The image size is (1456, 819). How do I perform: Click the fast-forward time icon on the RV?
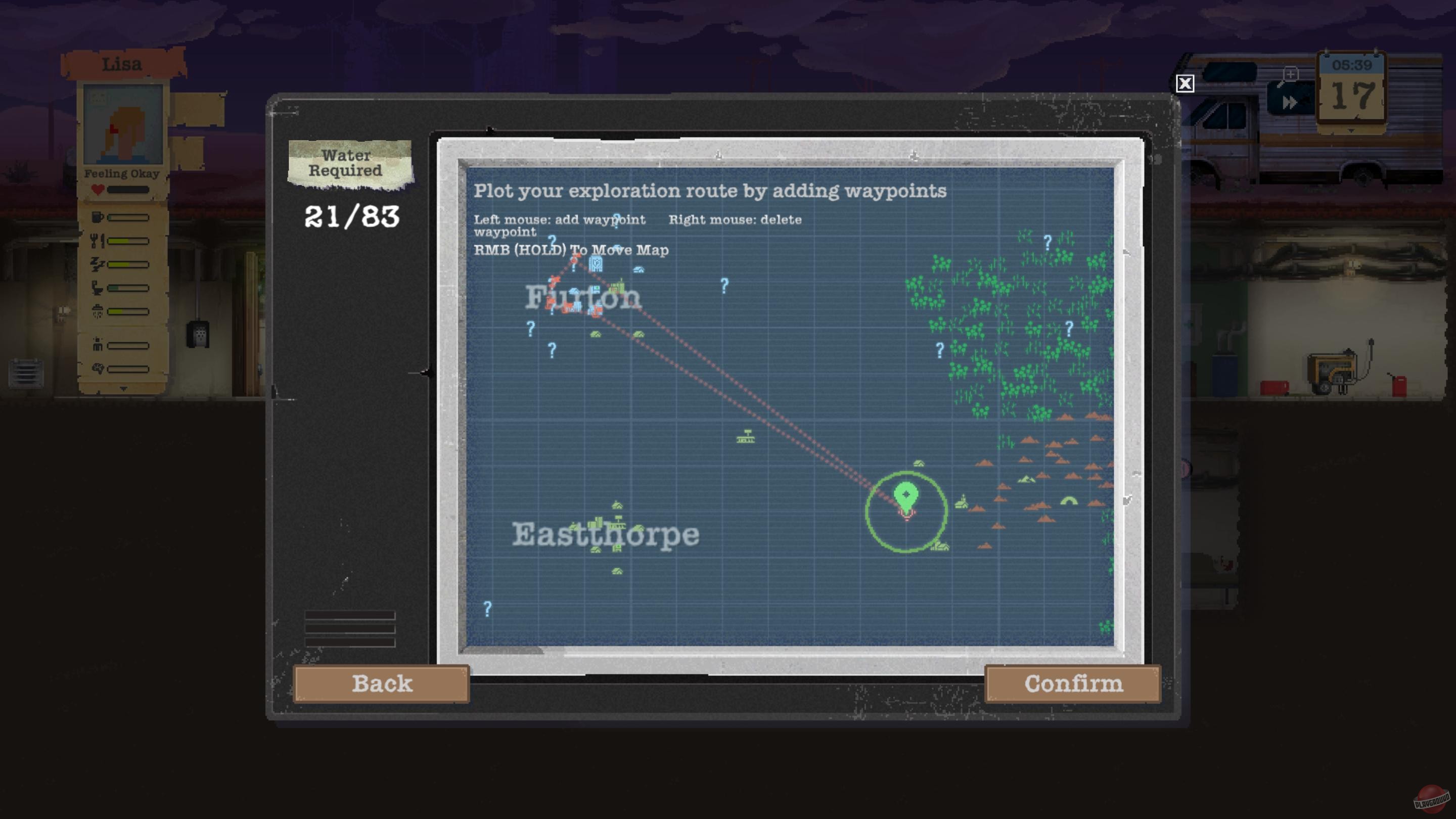[x=1290, y=104]
